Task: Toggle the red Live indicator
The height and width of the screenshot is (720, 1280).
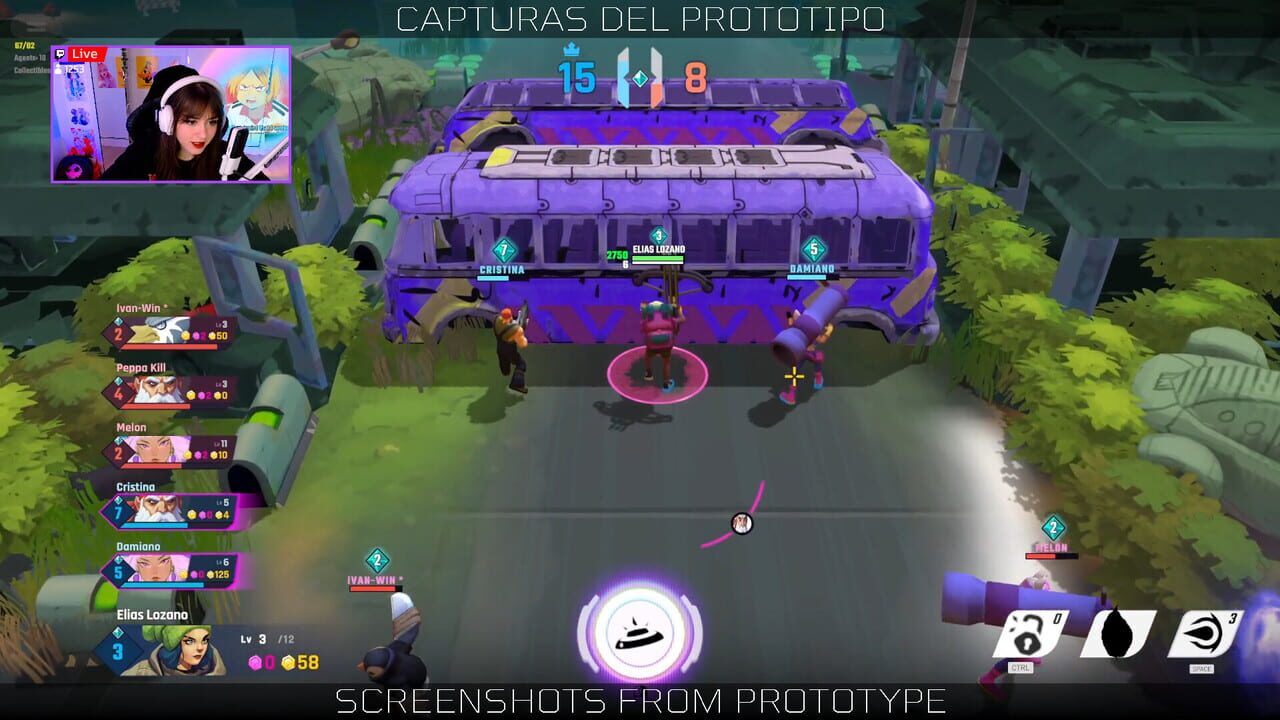Action: pos(85,54)
